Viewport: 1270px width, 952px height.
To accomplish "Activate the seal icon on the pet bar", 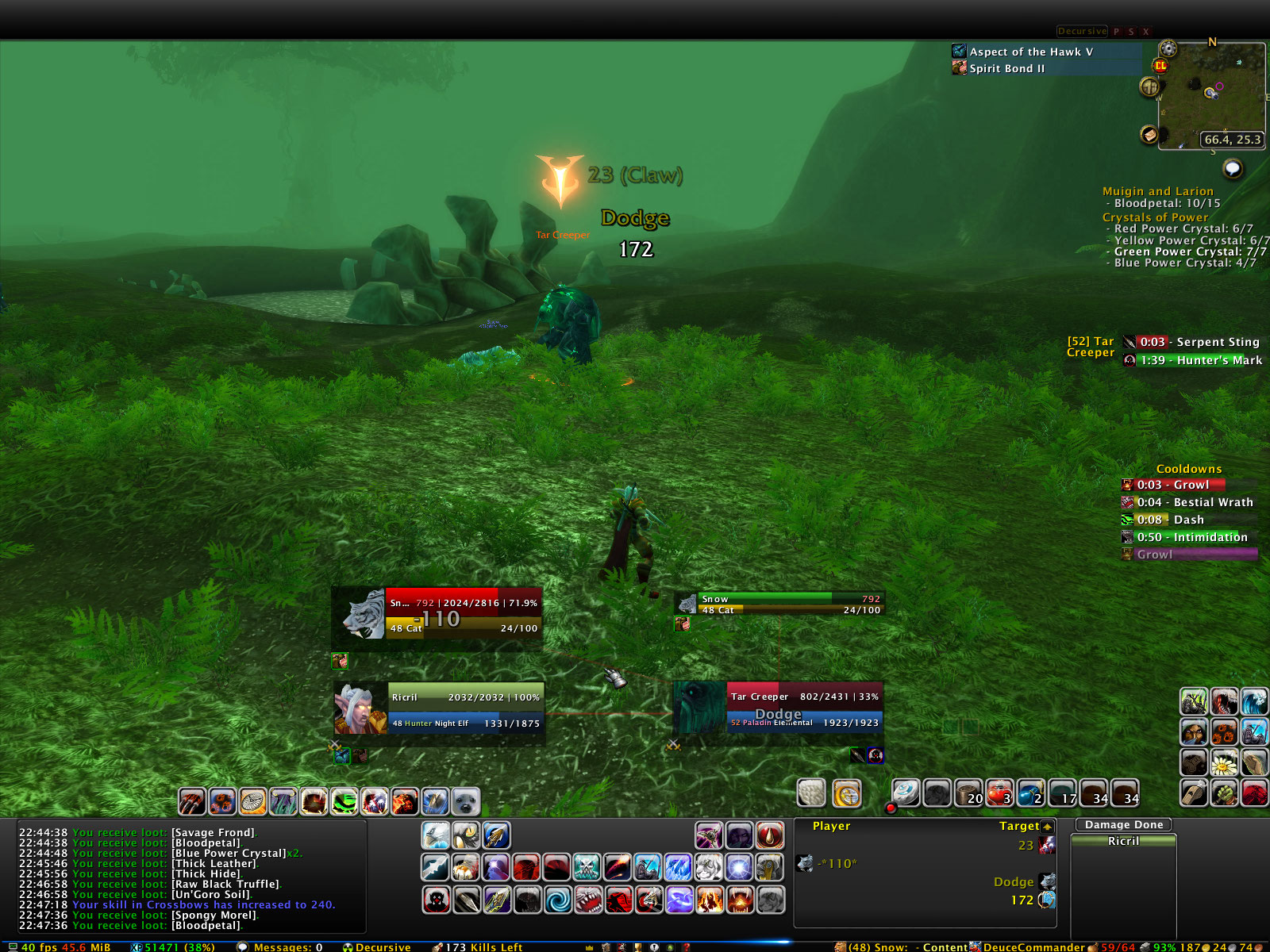I will point(466,802).
